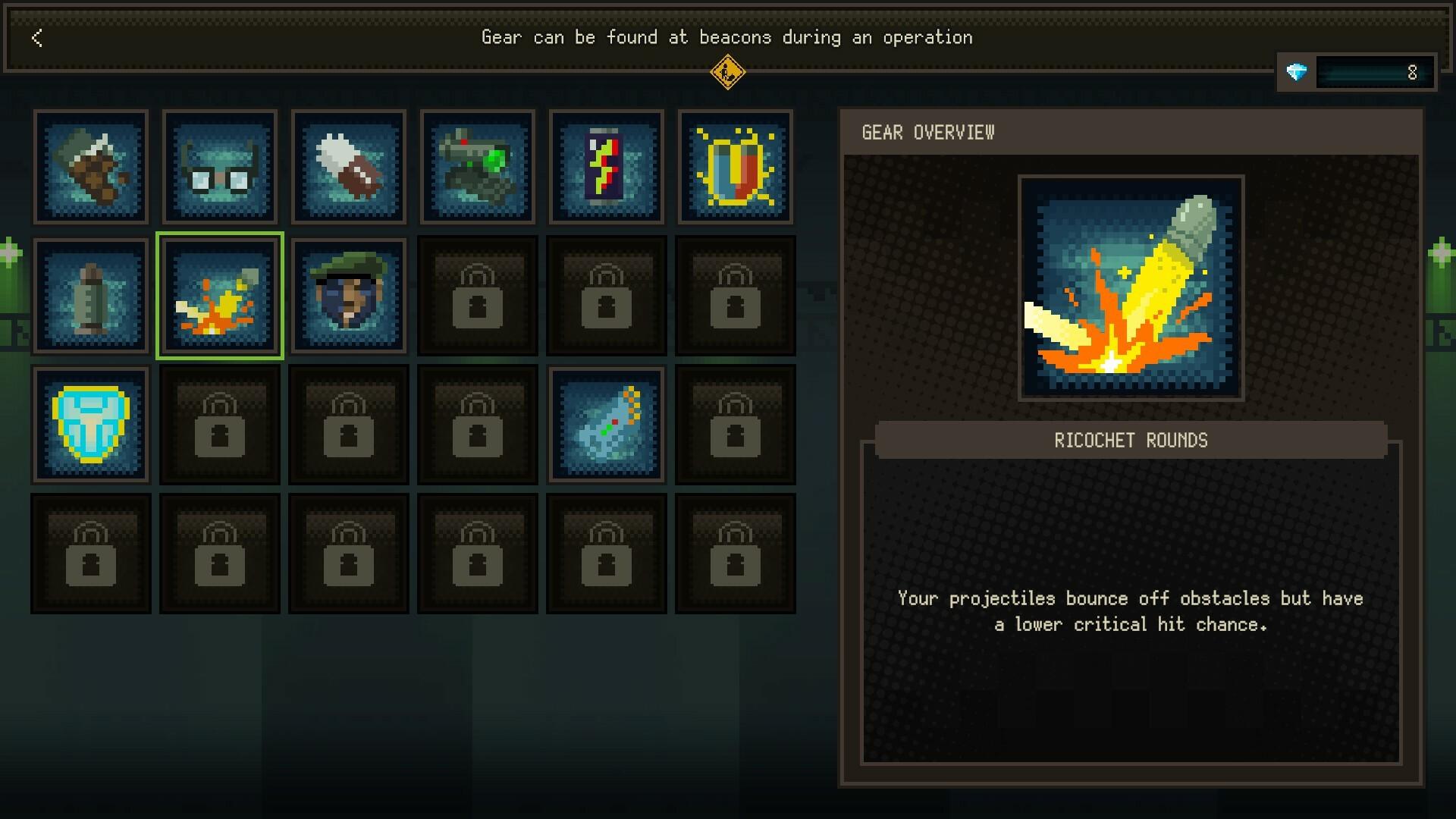
Task: Click the gem currency icon
Action: tap(1298, 73)
